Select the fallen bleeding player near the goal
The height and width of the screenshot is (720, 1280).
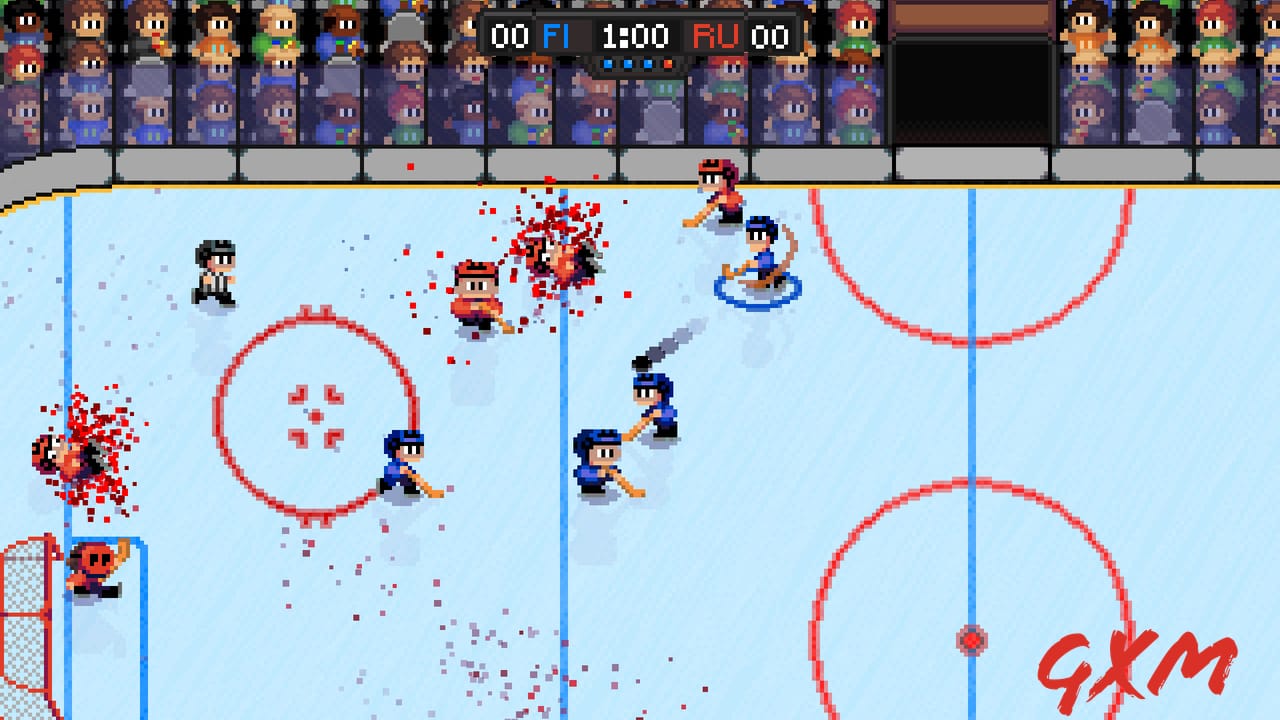click(x=65, y=455)
